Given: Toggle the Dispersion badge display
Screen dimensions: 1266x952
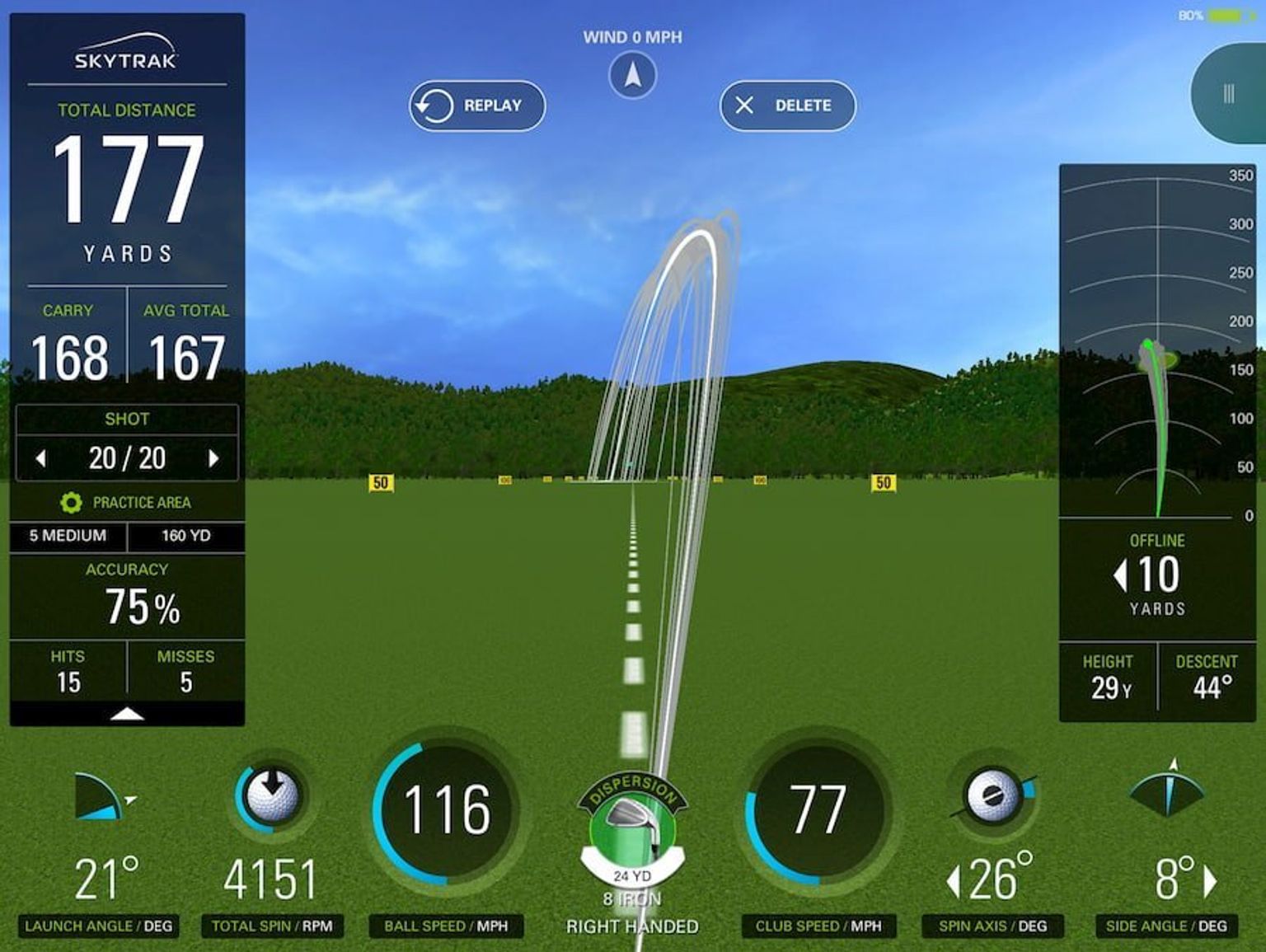Looking at the screenshot, I should [x=631, y=789].
